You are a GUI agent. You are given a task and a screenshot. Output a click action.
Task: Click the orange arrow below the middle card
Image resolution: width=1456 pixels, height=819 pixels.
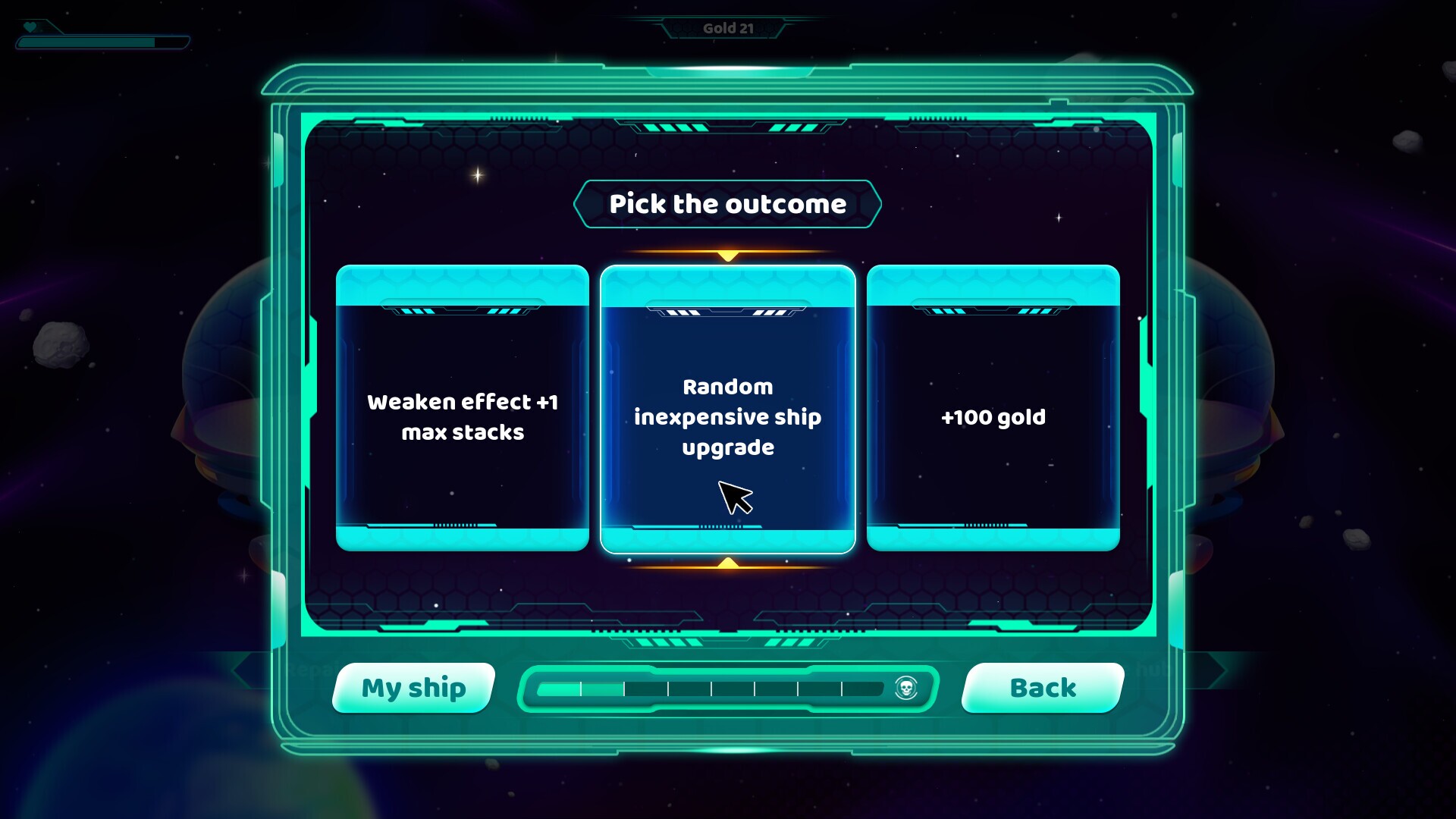pos(728,564)
